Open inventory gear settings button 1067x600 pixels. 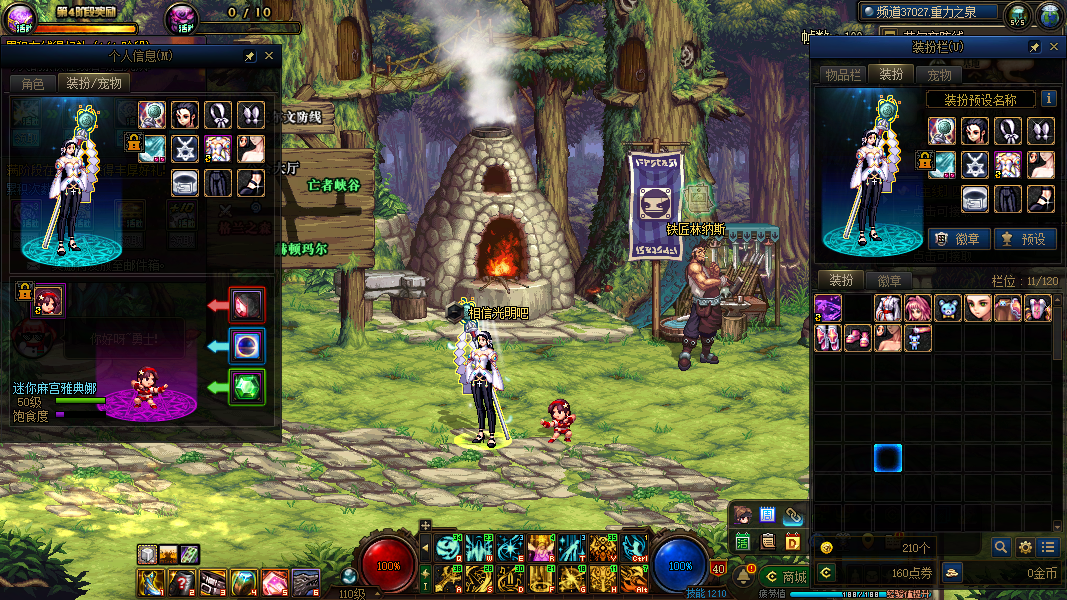tap(1024, 547)
